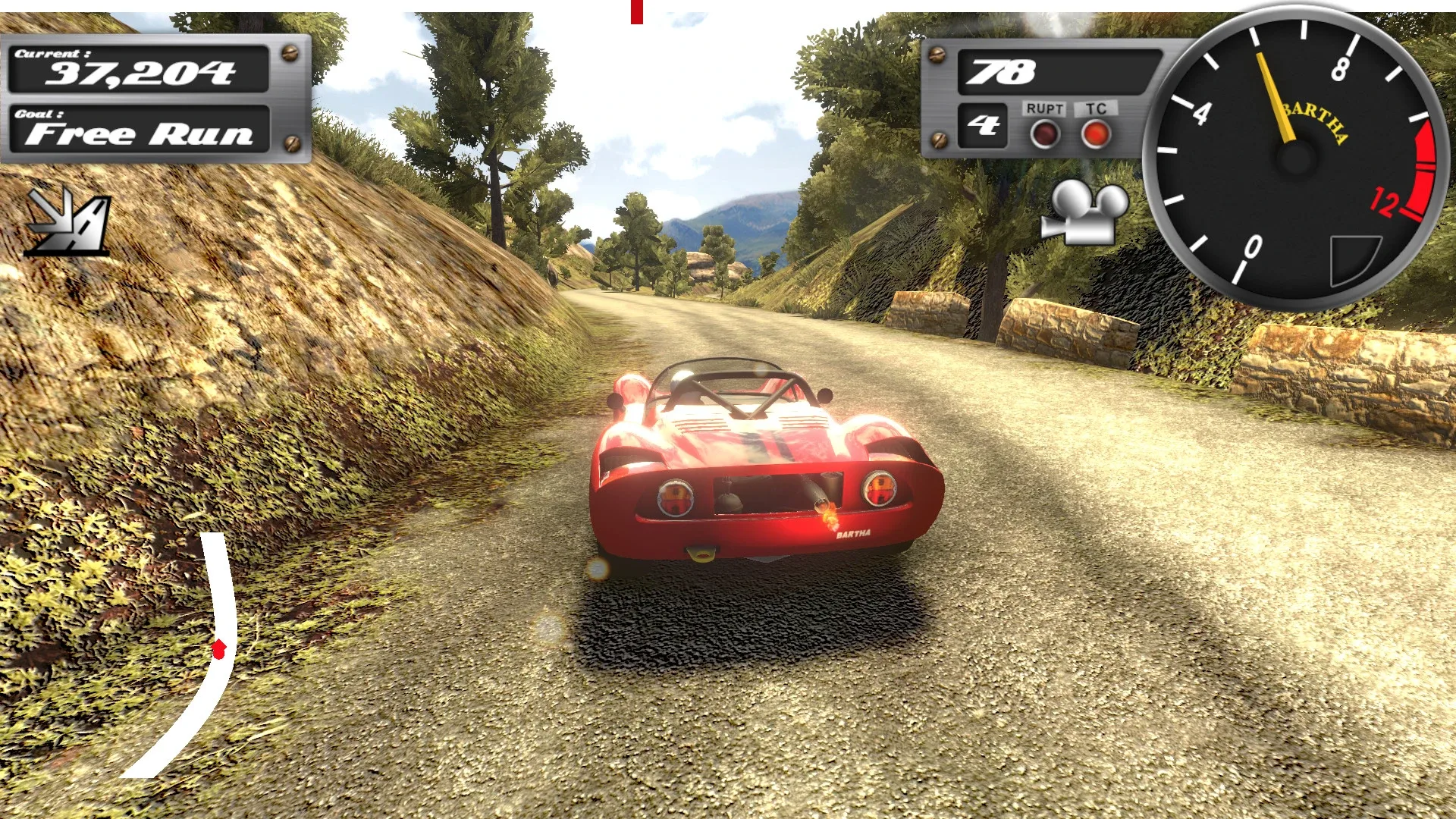Enable the red vertical indicator at top center
Viewport: 1456px width, 819px height.
[635, 12]
